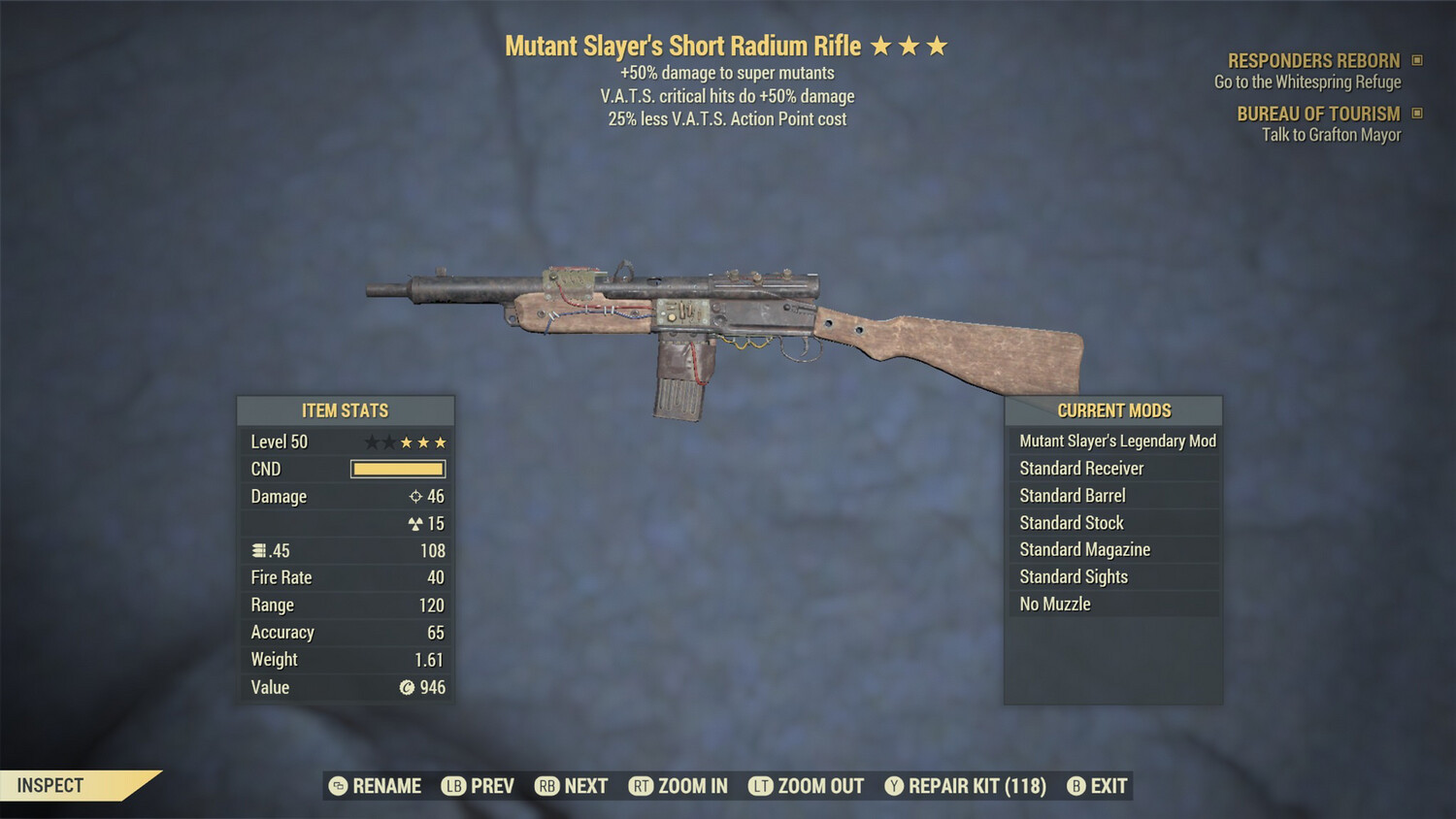Click the Talk to Grafton Mayor objective

click(x=1331, y=135)
